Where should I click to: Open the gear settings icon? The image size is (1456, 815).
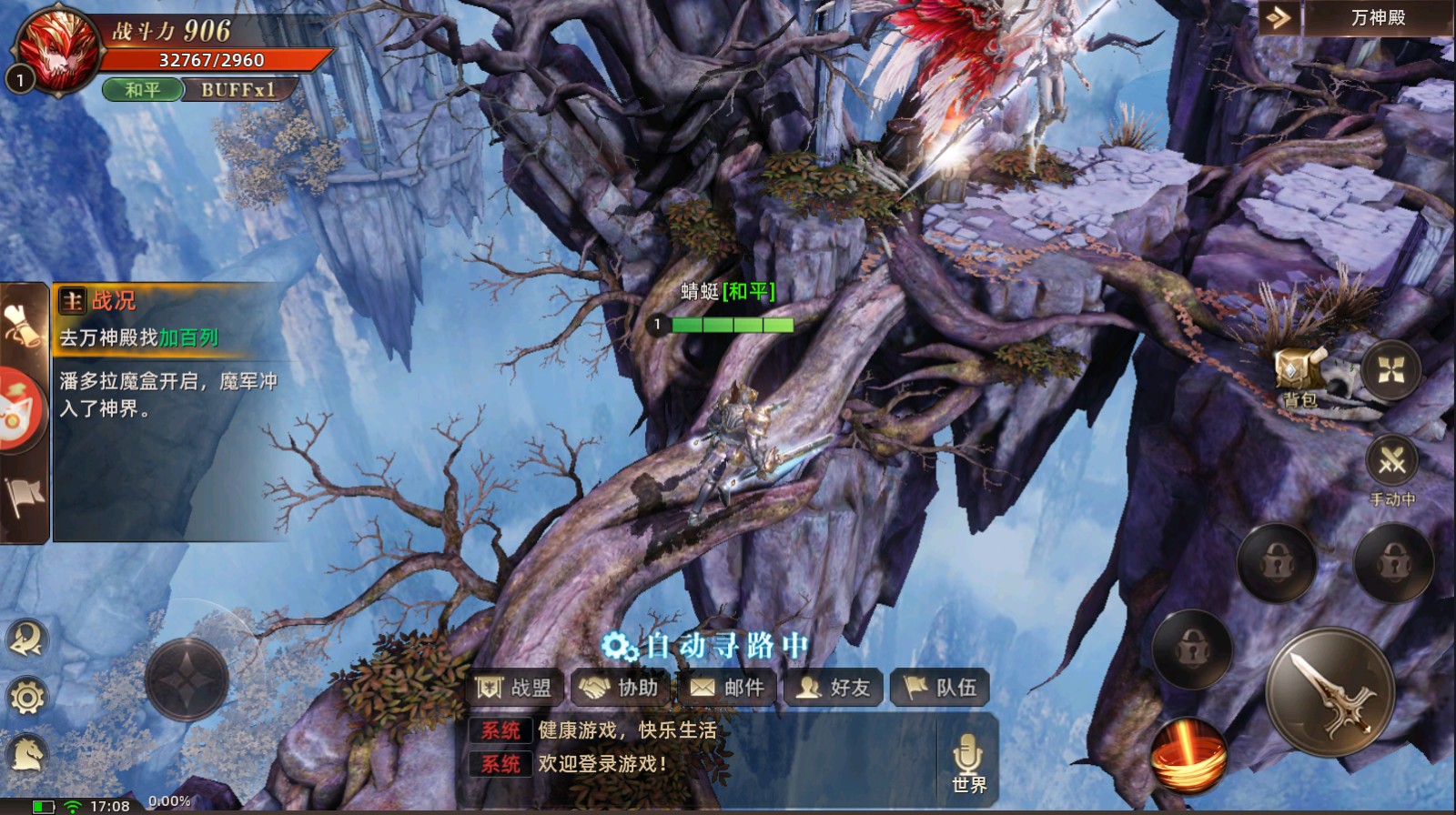[x=26, y=698]
